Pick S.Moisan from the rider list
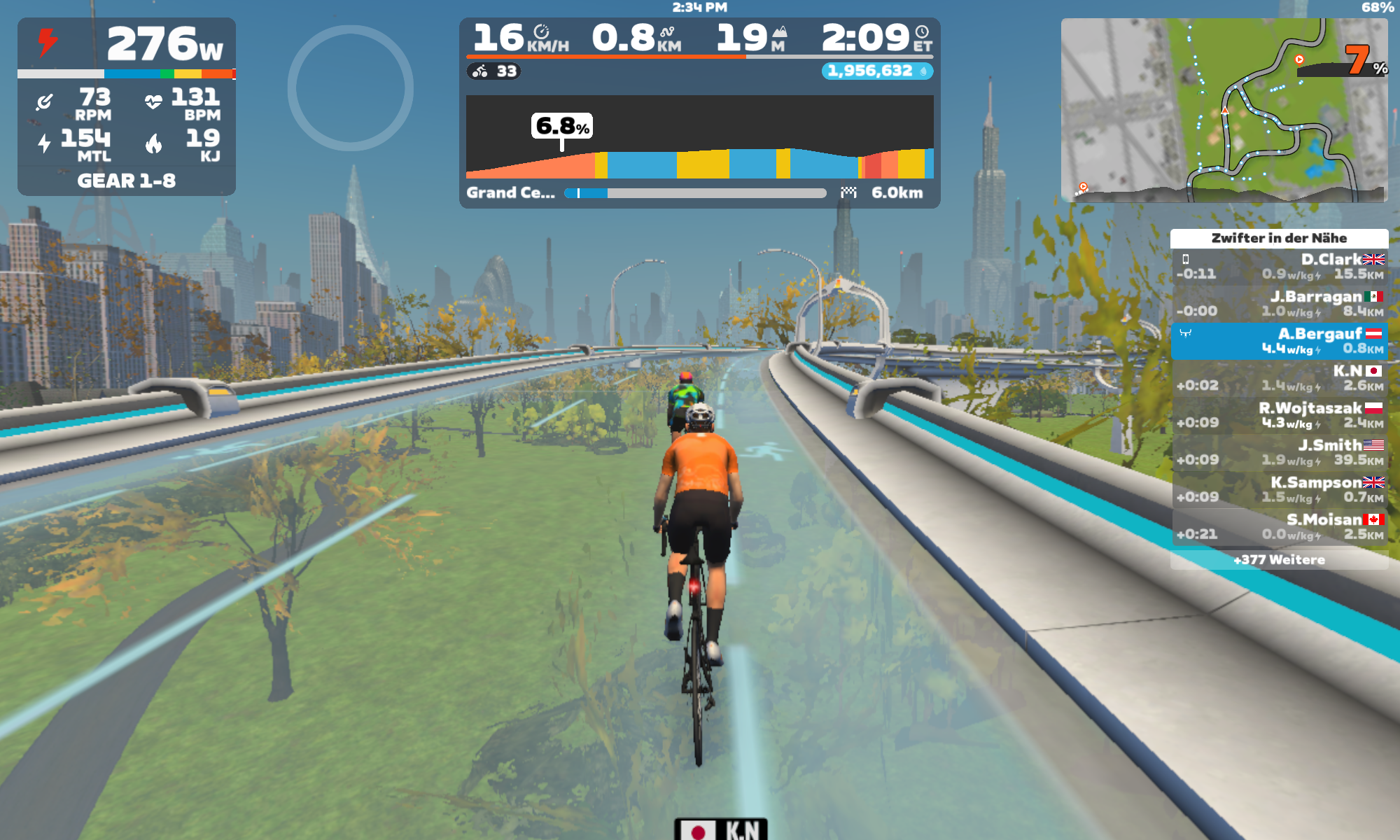The height and width of the screenshot is (840, 1400). [1279, 526]
